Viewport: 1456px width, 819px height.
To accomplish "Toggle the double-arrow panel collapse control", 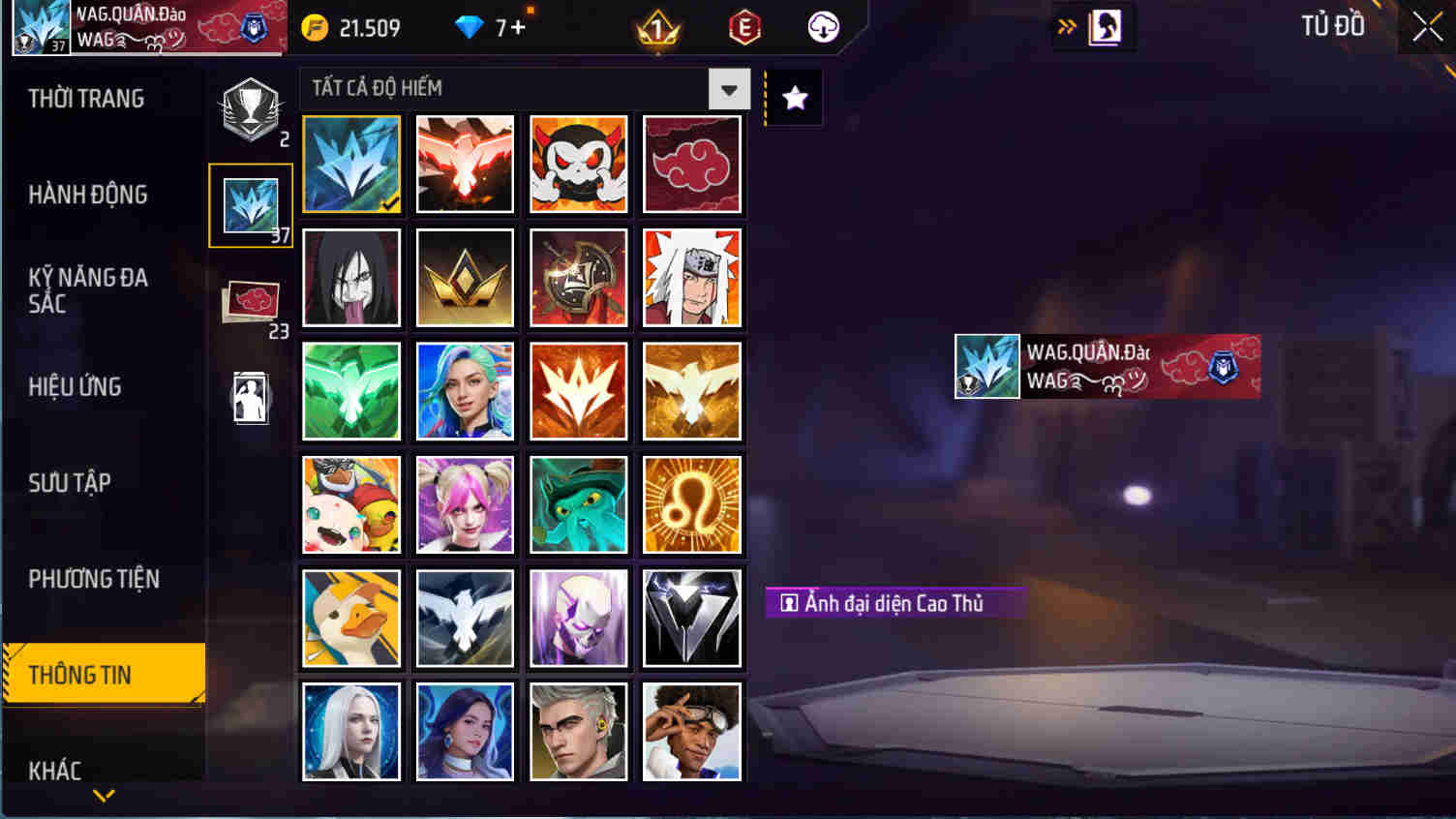I will pos(1068,26).
